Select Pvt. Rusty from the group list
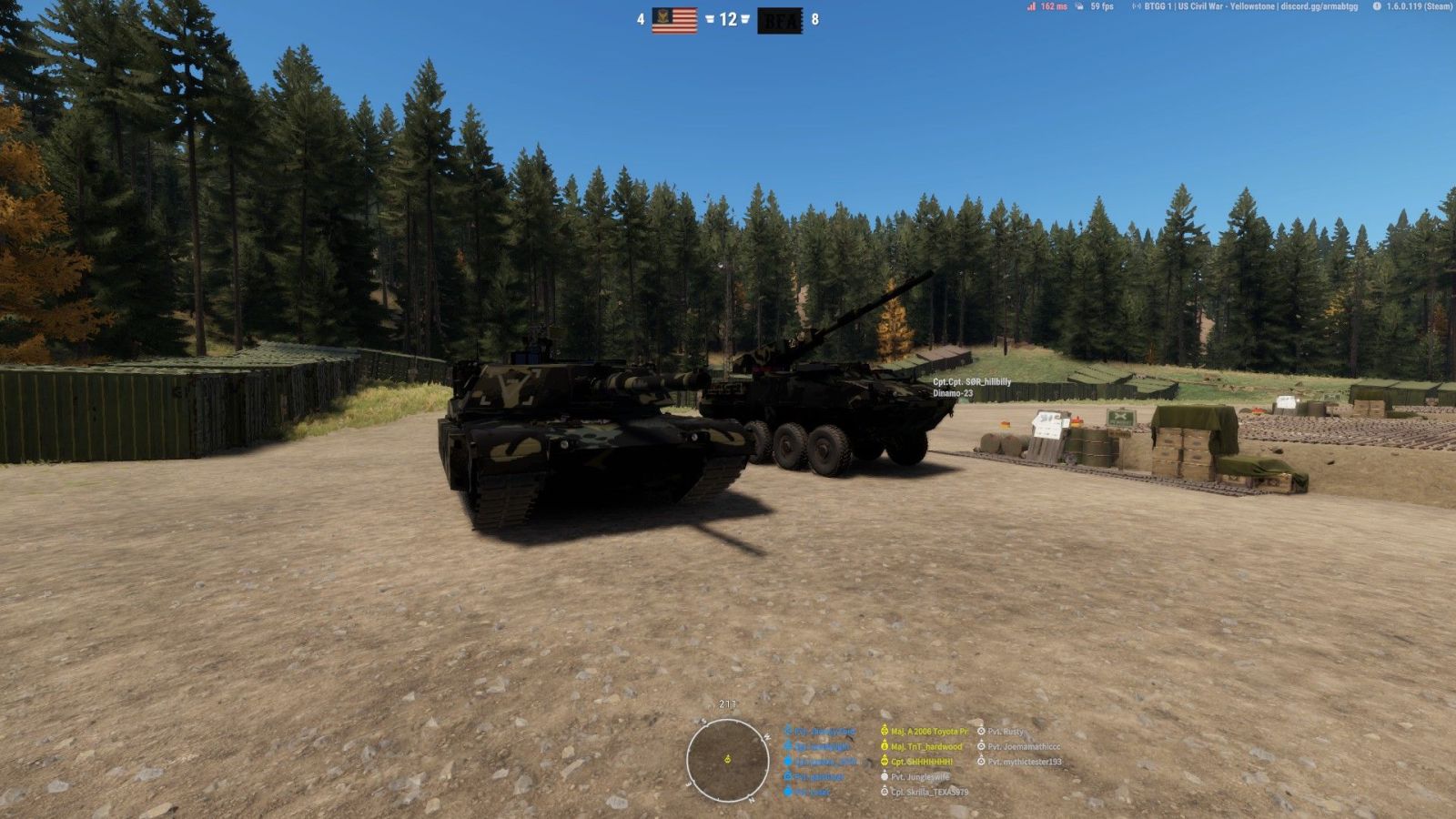The width and height of the screenshot is (1456, 819). pyautogui.click(x=1005, y=731)
